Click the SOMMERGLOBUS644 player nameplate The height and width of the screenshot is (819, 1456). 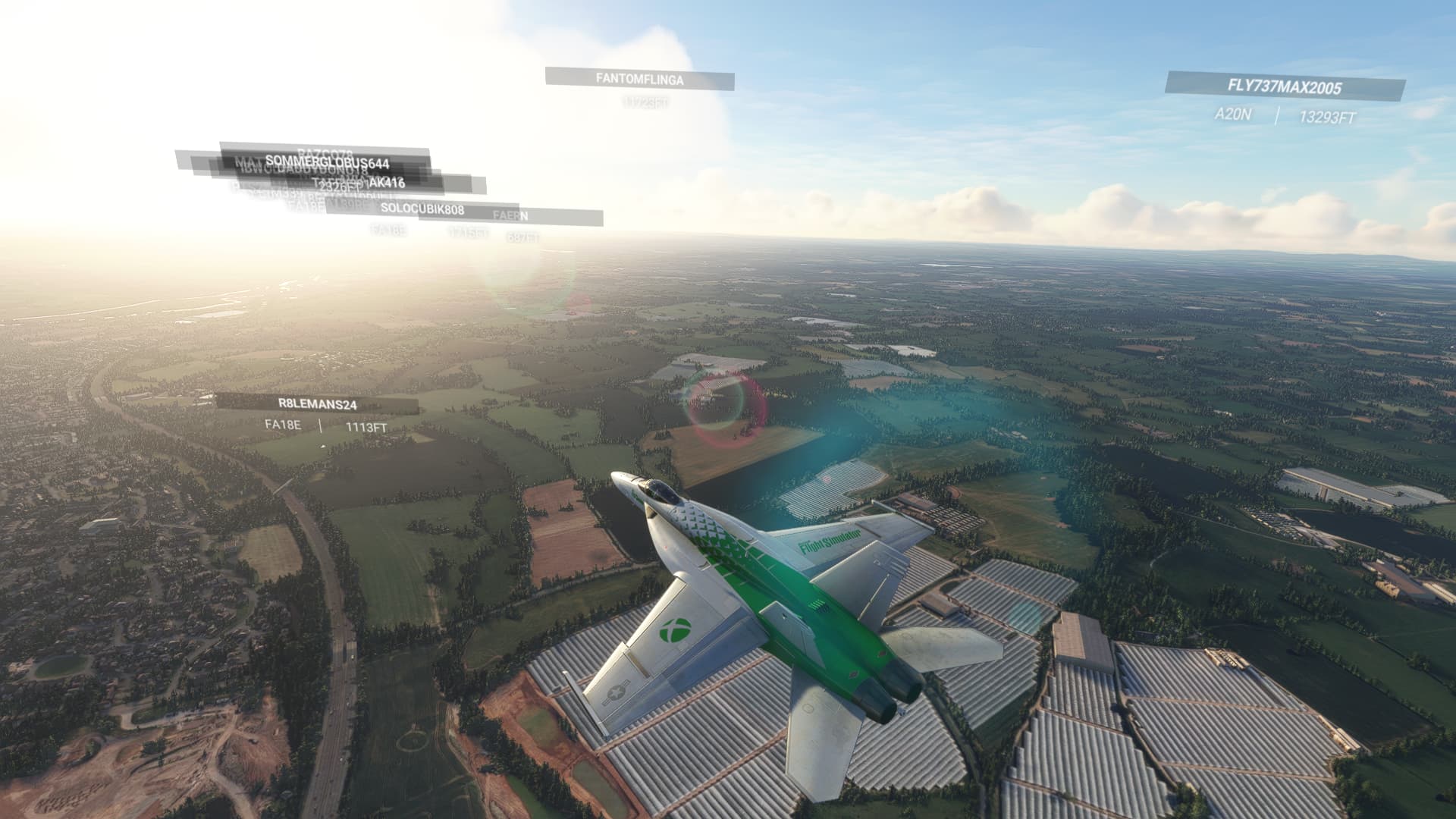coord(327,162)
